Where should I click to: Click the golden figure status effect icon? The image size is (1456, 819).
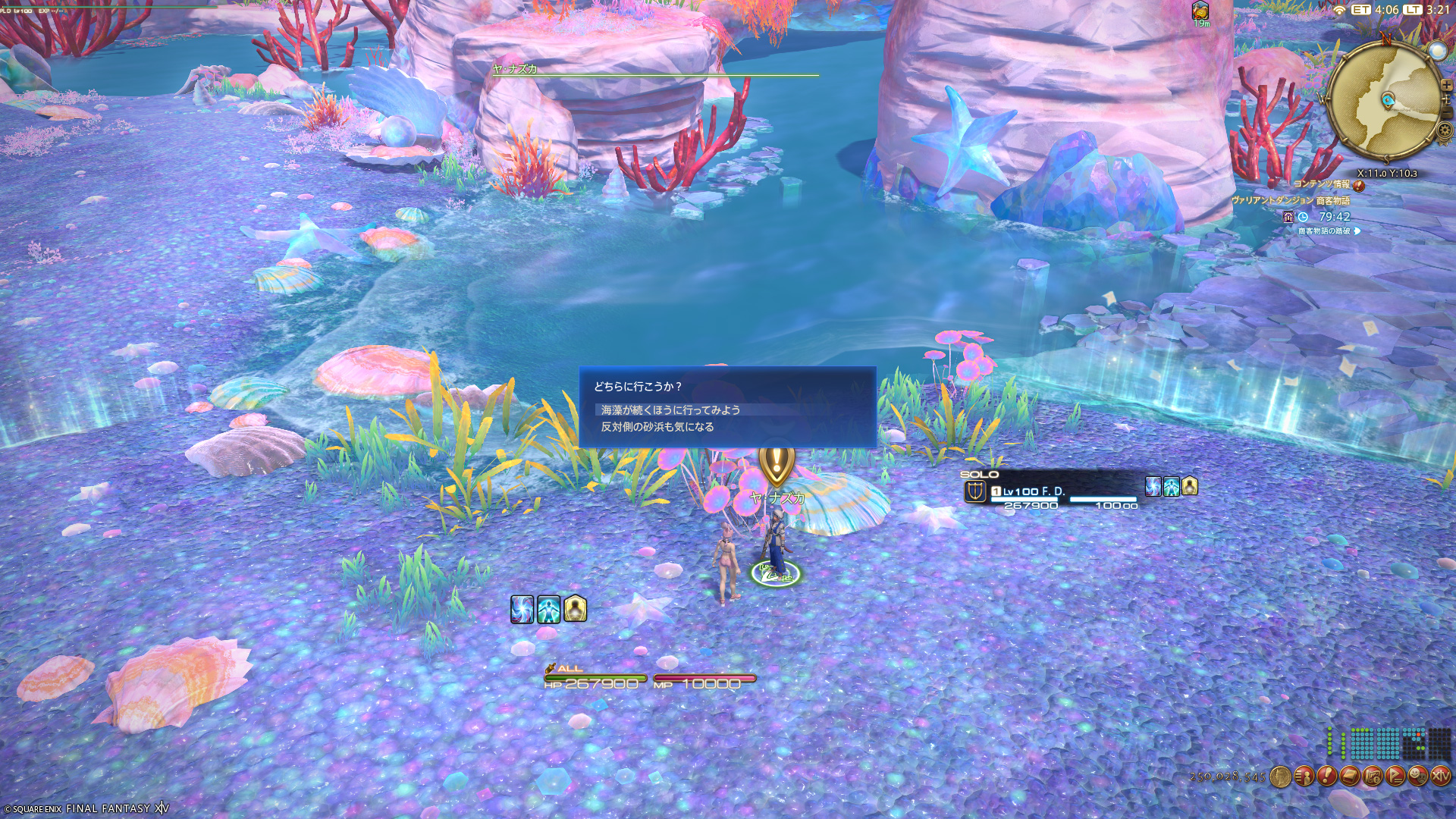click(575, 609)
